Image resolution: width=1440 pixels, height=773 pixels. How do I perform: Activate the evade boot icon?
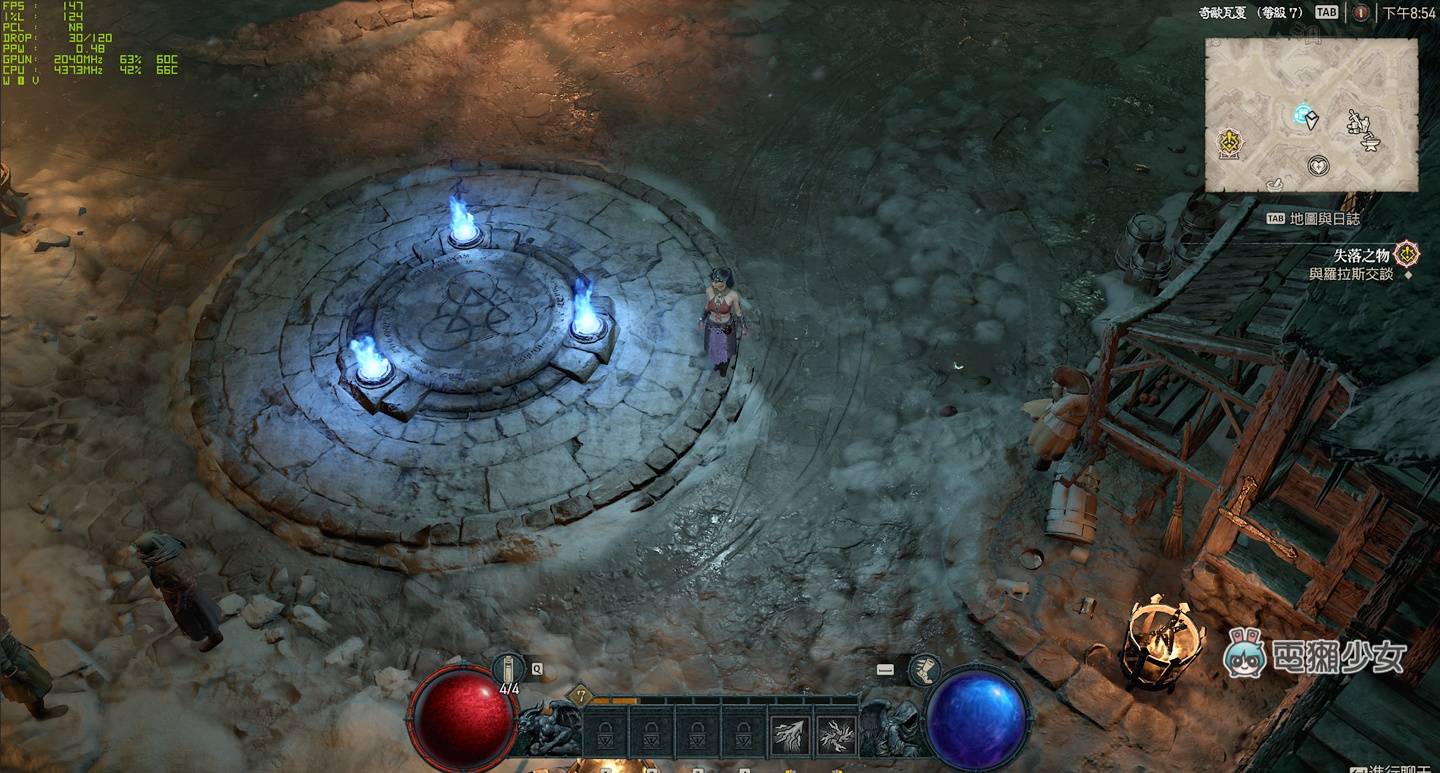coord(924,669)
